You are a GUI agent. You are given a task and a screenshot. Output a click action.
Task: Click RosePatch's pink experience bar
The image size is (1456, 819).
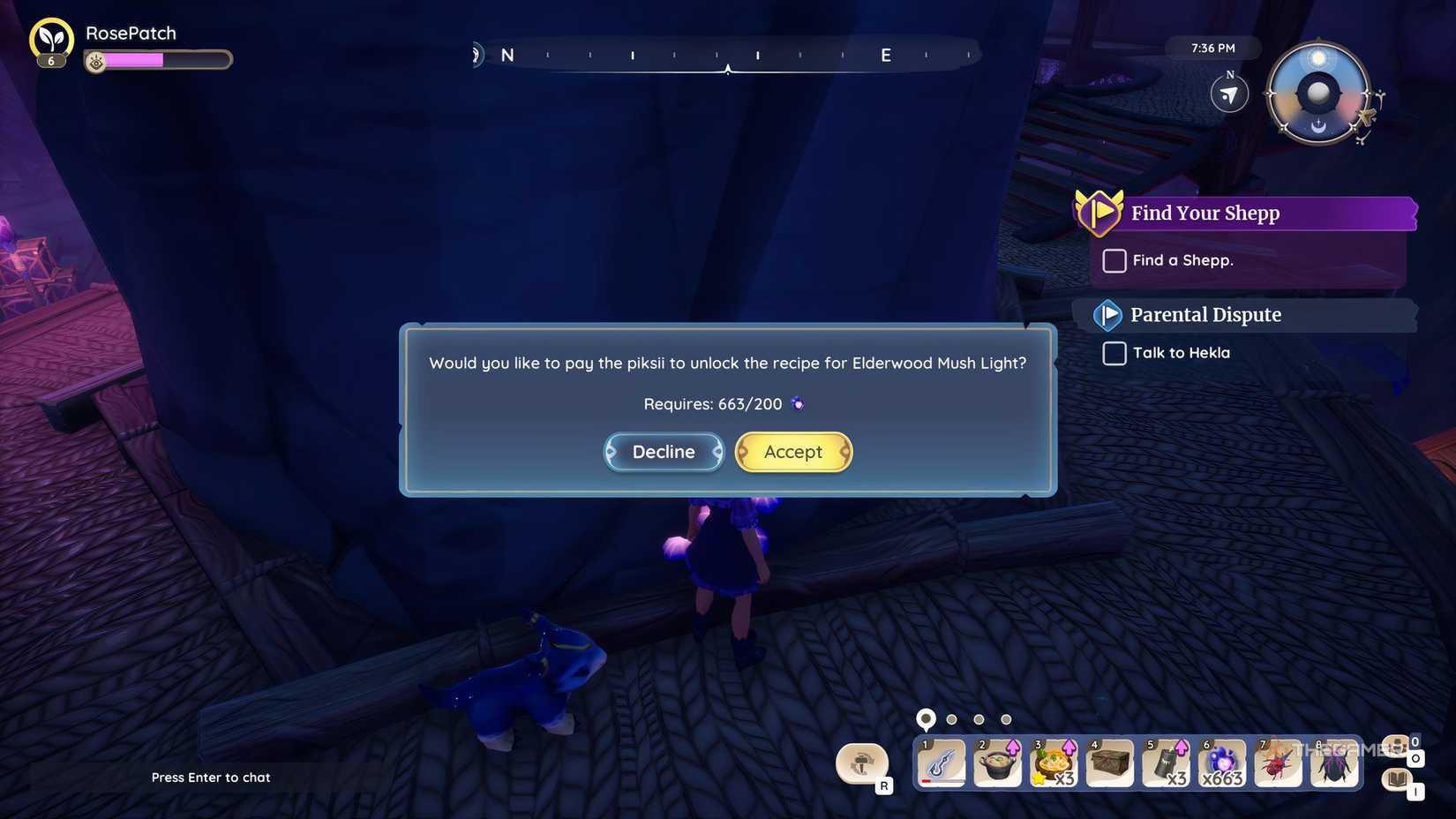click(x=137, y=60)
